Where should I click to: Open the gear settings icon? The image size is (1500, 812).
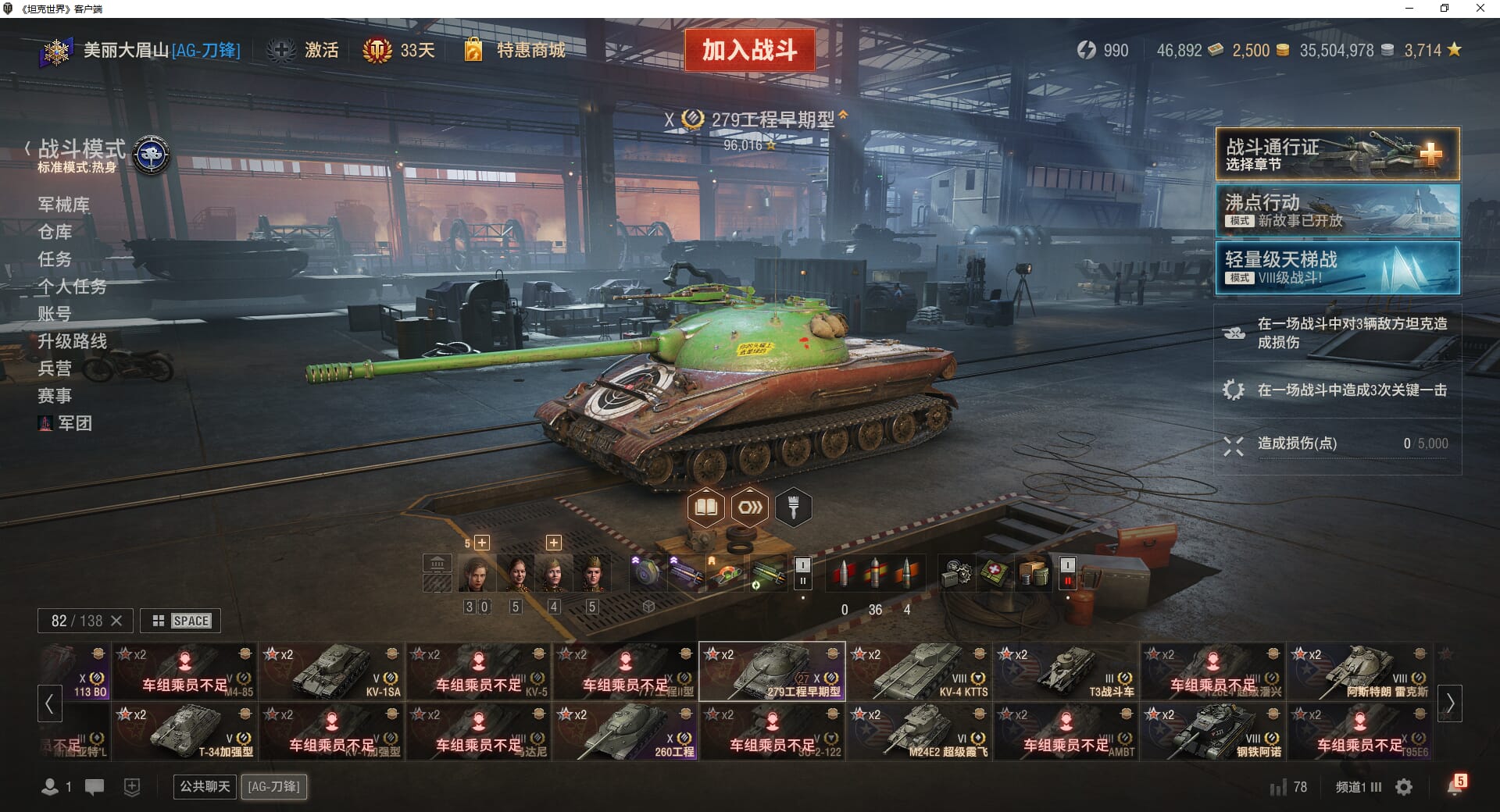1404,787
